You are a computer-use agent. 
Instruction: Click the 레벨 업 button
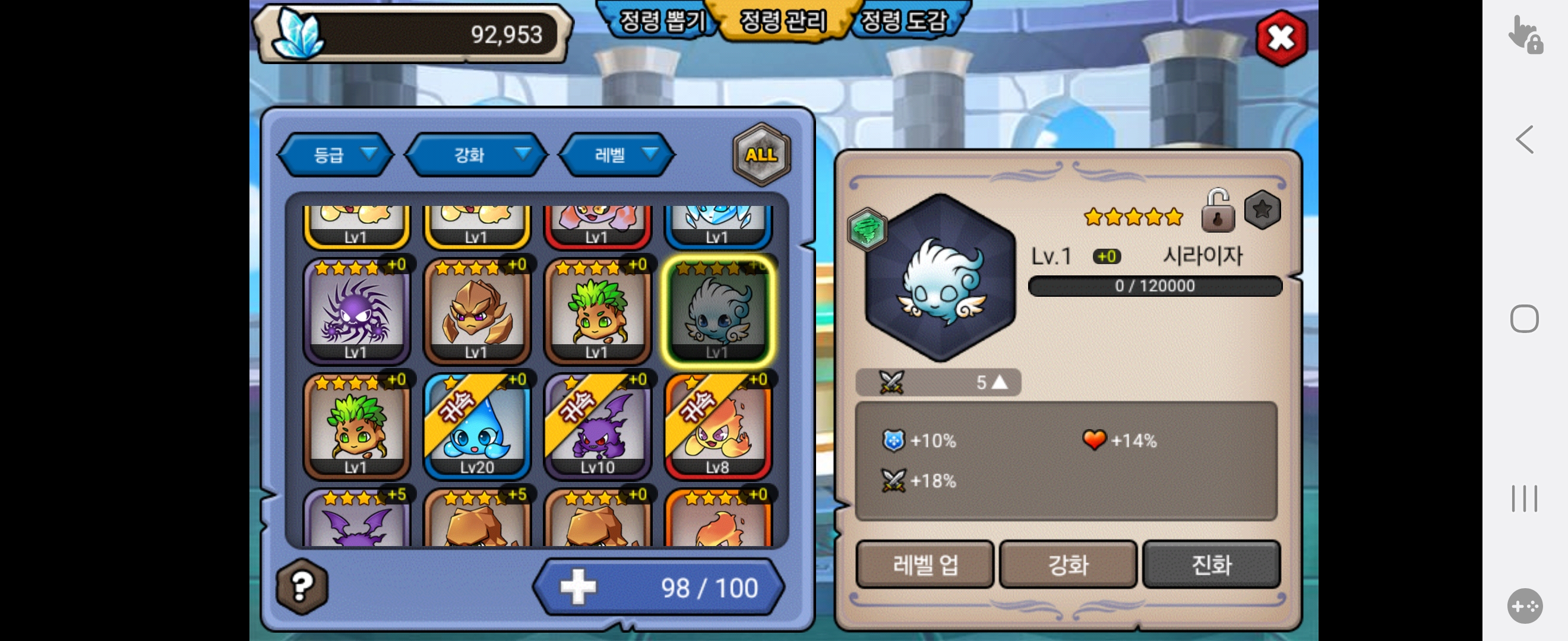[925, 565]
